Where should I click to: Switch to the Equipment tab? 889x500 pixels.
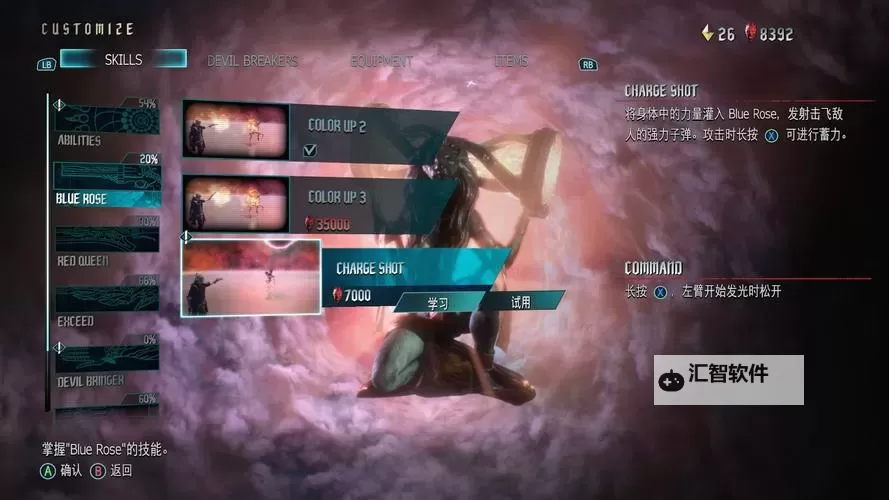pos(381,61)
